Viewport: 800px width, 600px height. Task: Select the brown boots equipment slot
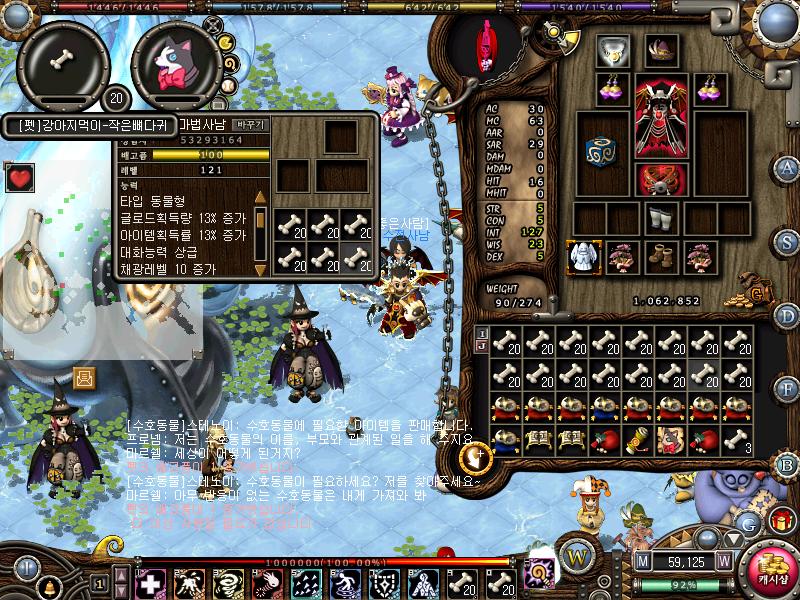pyautogui.click(x=660, y=256)
